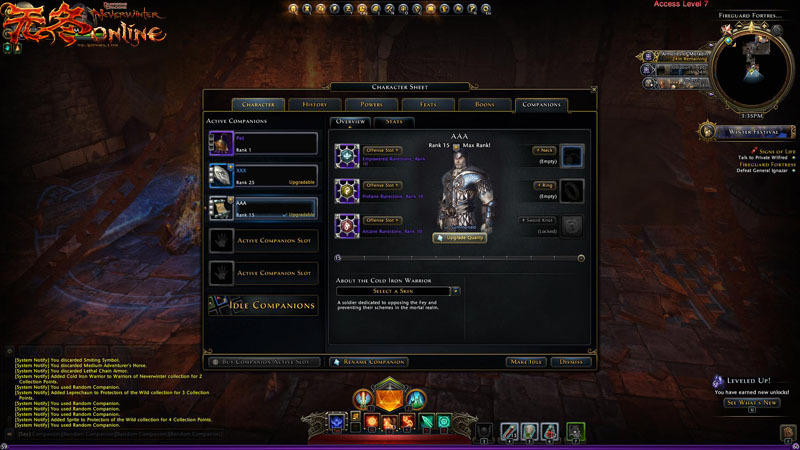Switch to the companion Stats sub-tab
The width and height of the screenshot is (800, 450).
tap(393, 122)
